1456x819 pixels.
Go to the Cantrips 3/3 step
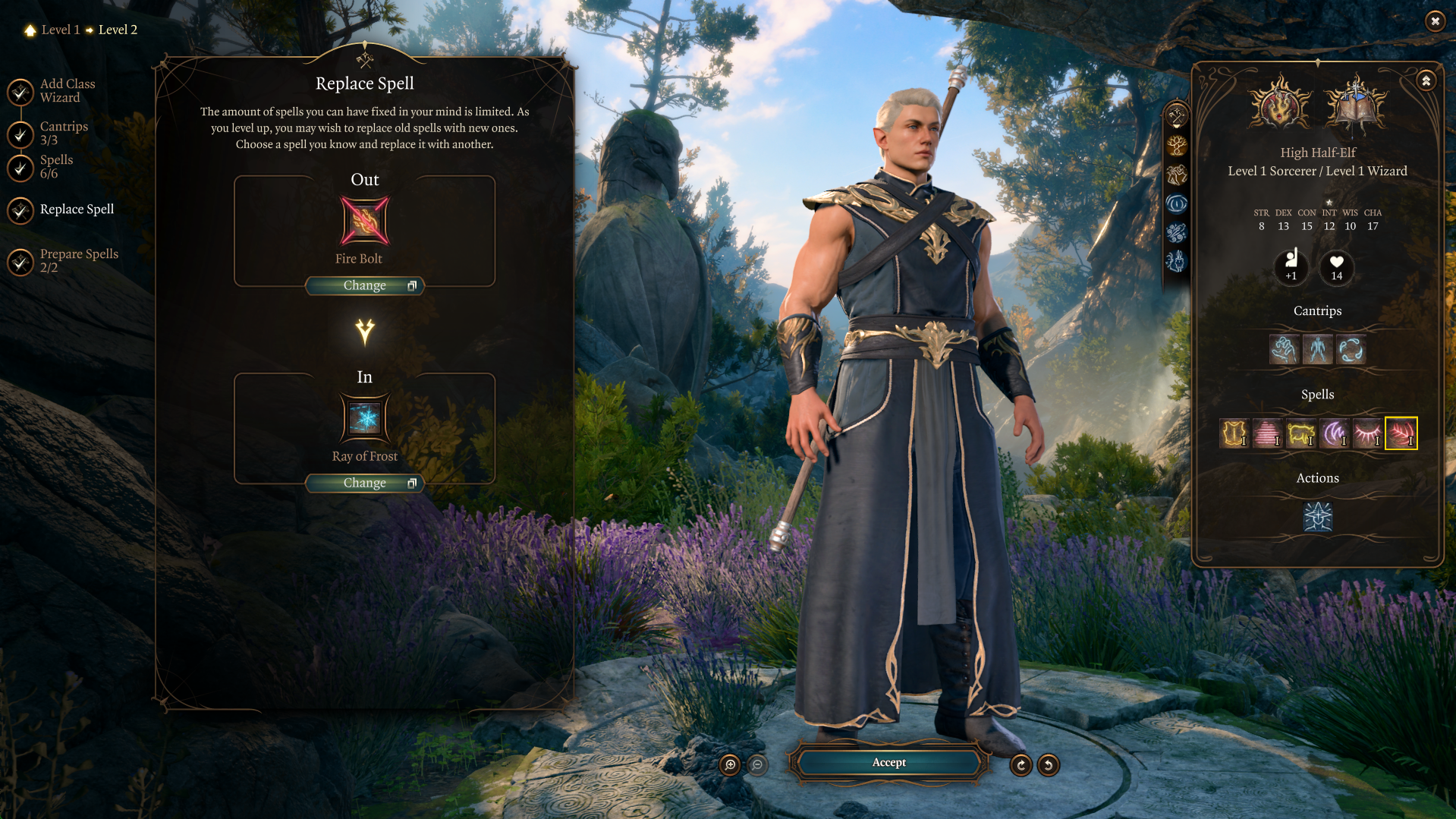pos(64,133)
